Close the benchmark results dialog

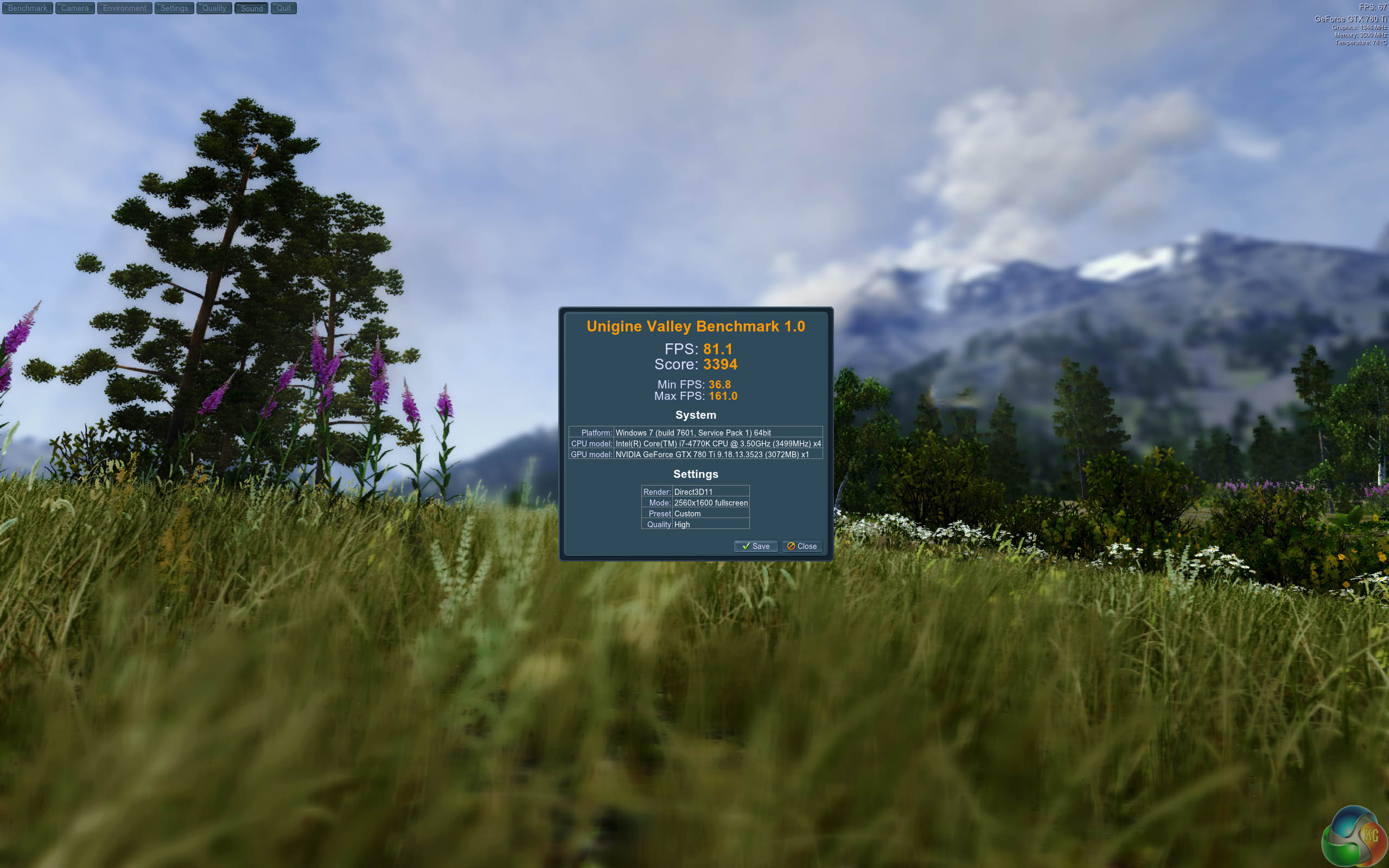(x=802, y=546)
